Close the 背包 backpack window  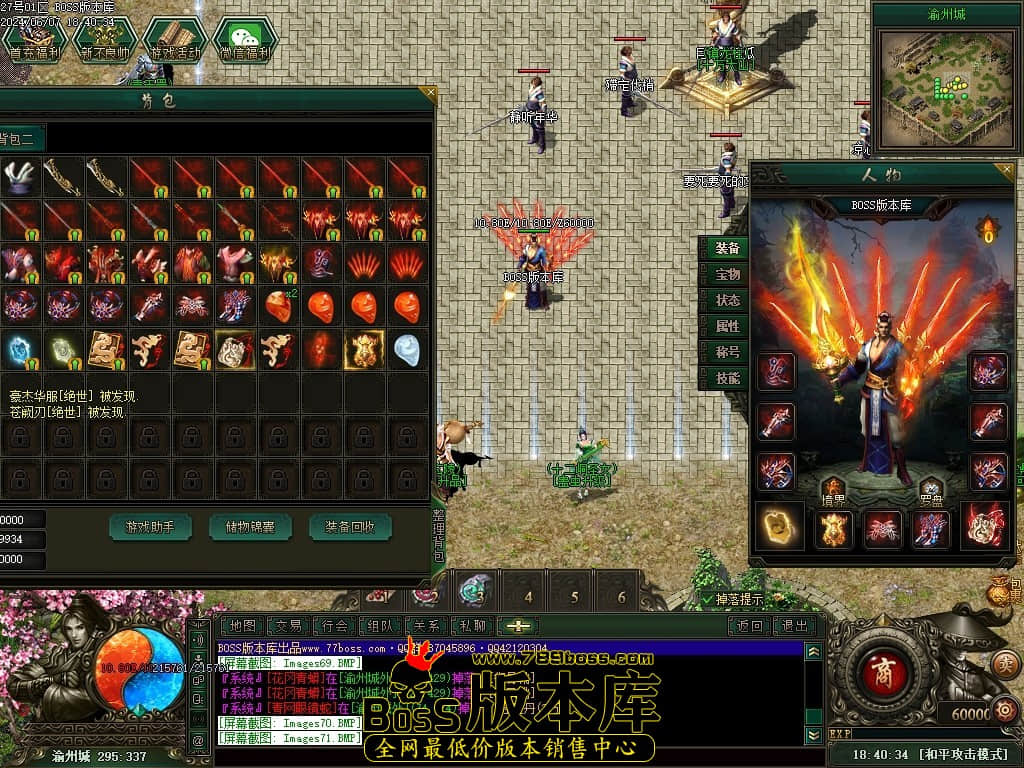(429, 94)
